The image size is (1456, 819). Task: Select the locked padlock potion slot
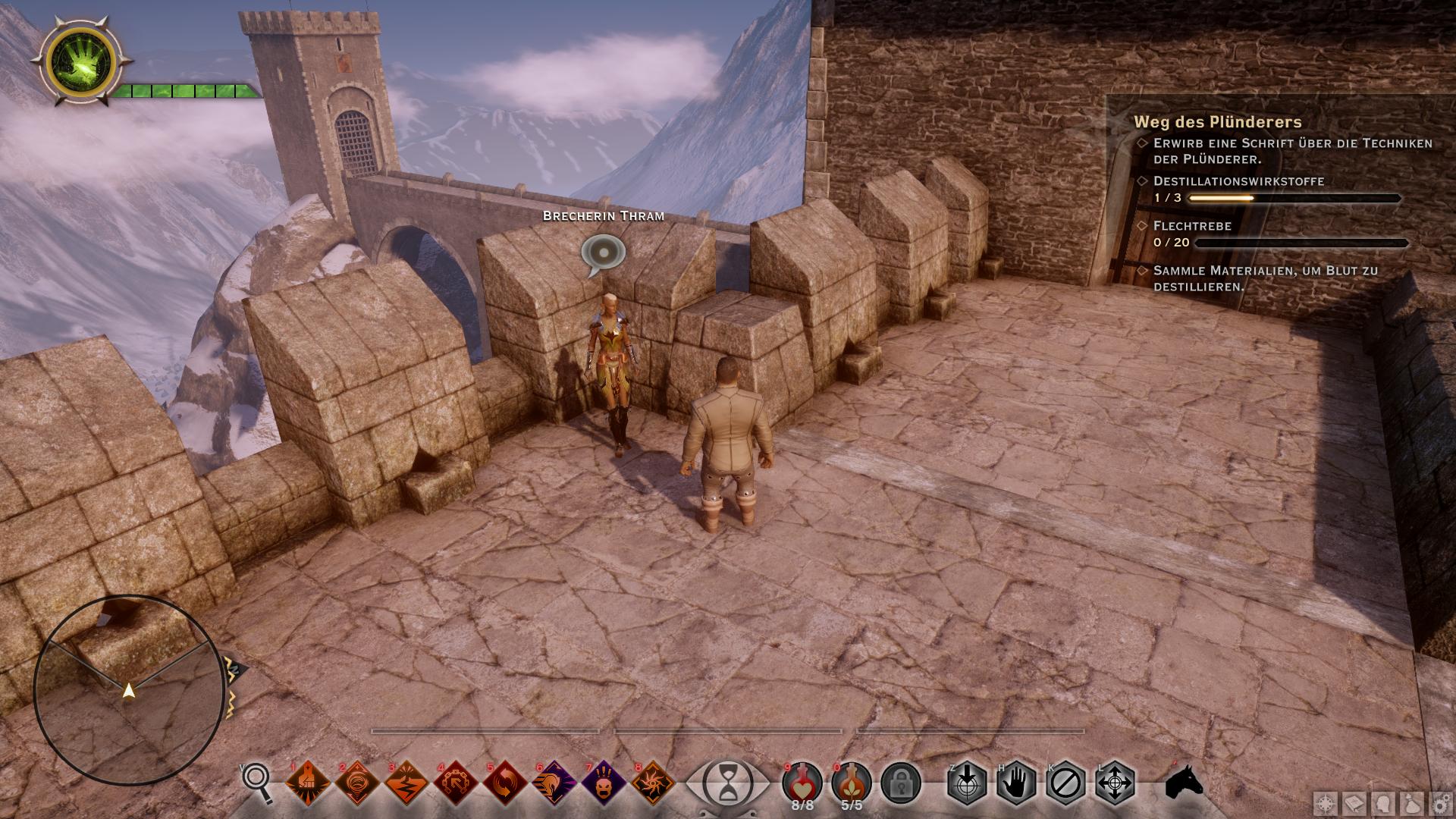point(901,783)
